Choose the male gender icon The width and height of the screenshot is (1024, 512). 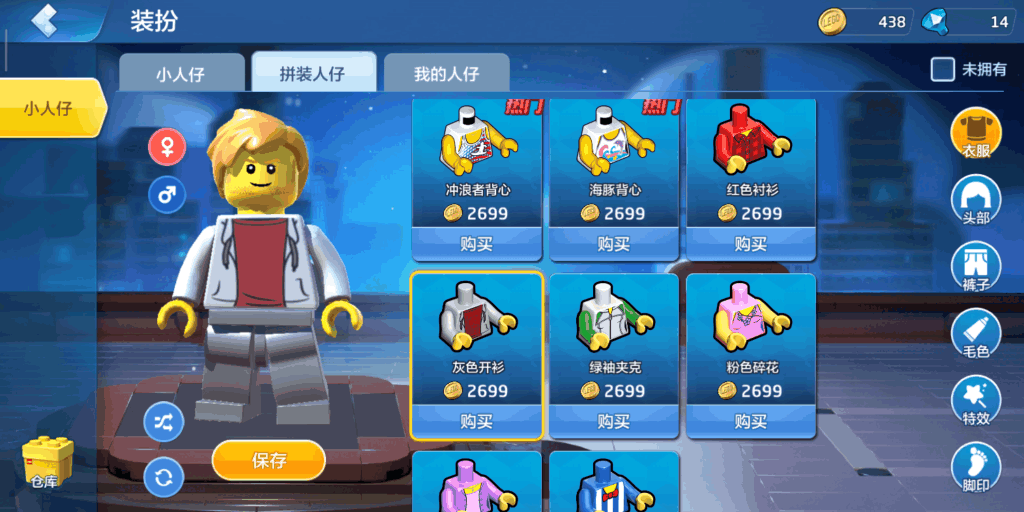167,194
